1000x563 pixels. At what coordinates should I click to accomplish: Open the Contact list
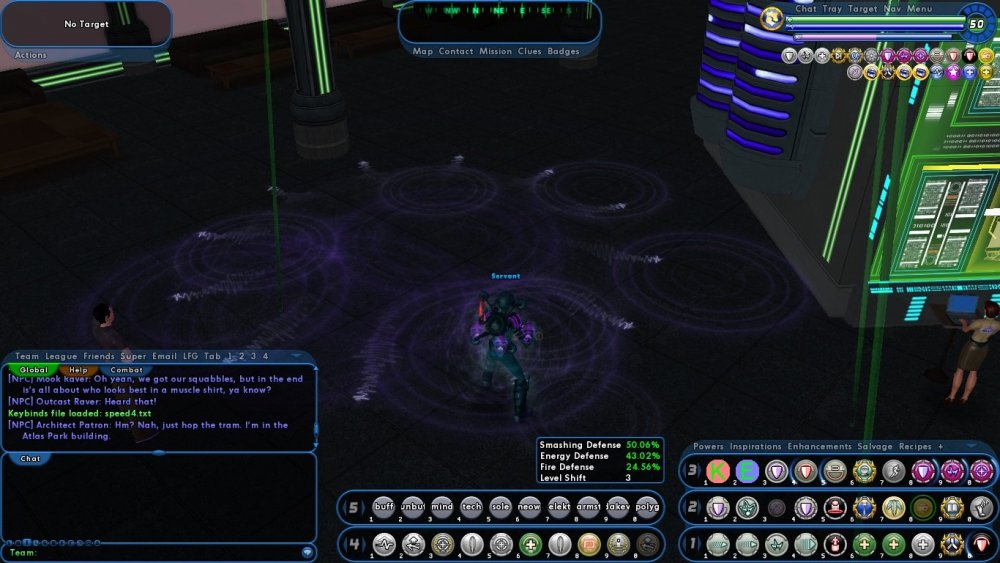click(456, 51)
